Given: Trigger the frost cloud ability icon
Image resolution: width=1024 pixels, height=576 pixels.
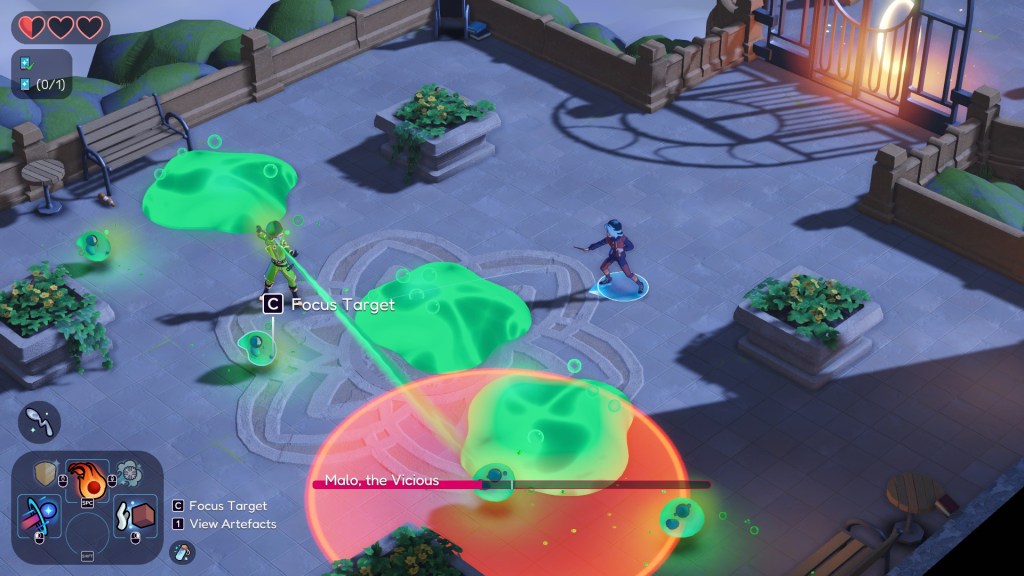Looking at the screenshot, I should (128, 473).
